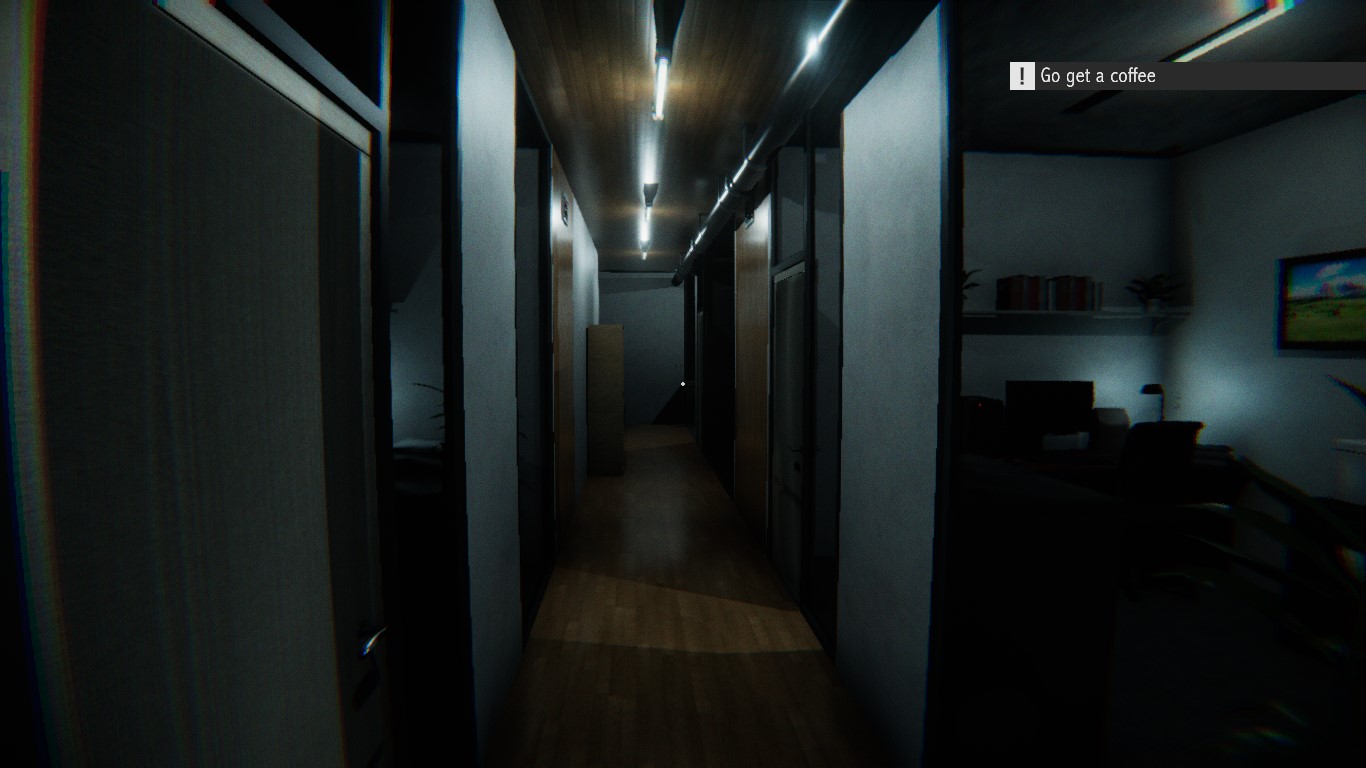The width and height of the screenshot is (1366, 768).
Task: Click the nearest door handle on the left
Action: 371,640
